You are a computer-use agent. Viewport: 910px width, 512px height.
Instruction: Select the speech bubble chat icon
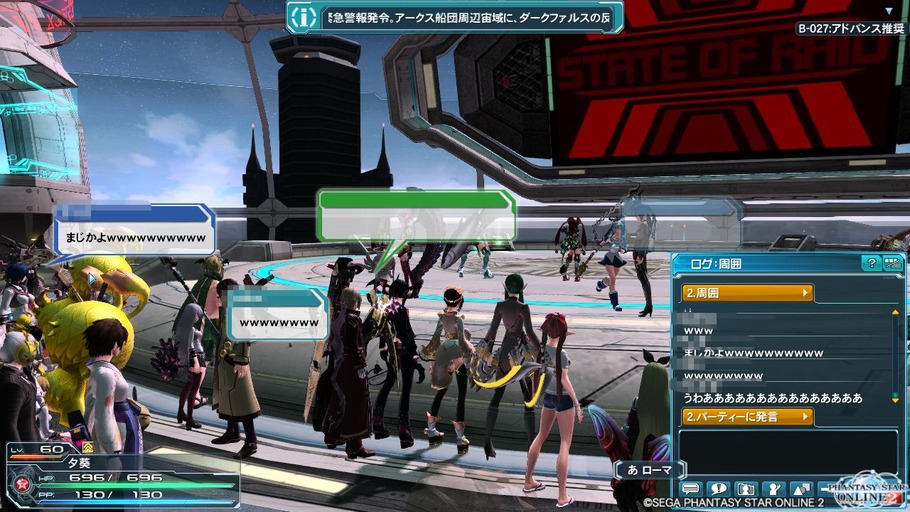click(x=690, y=489)
